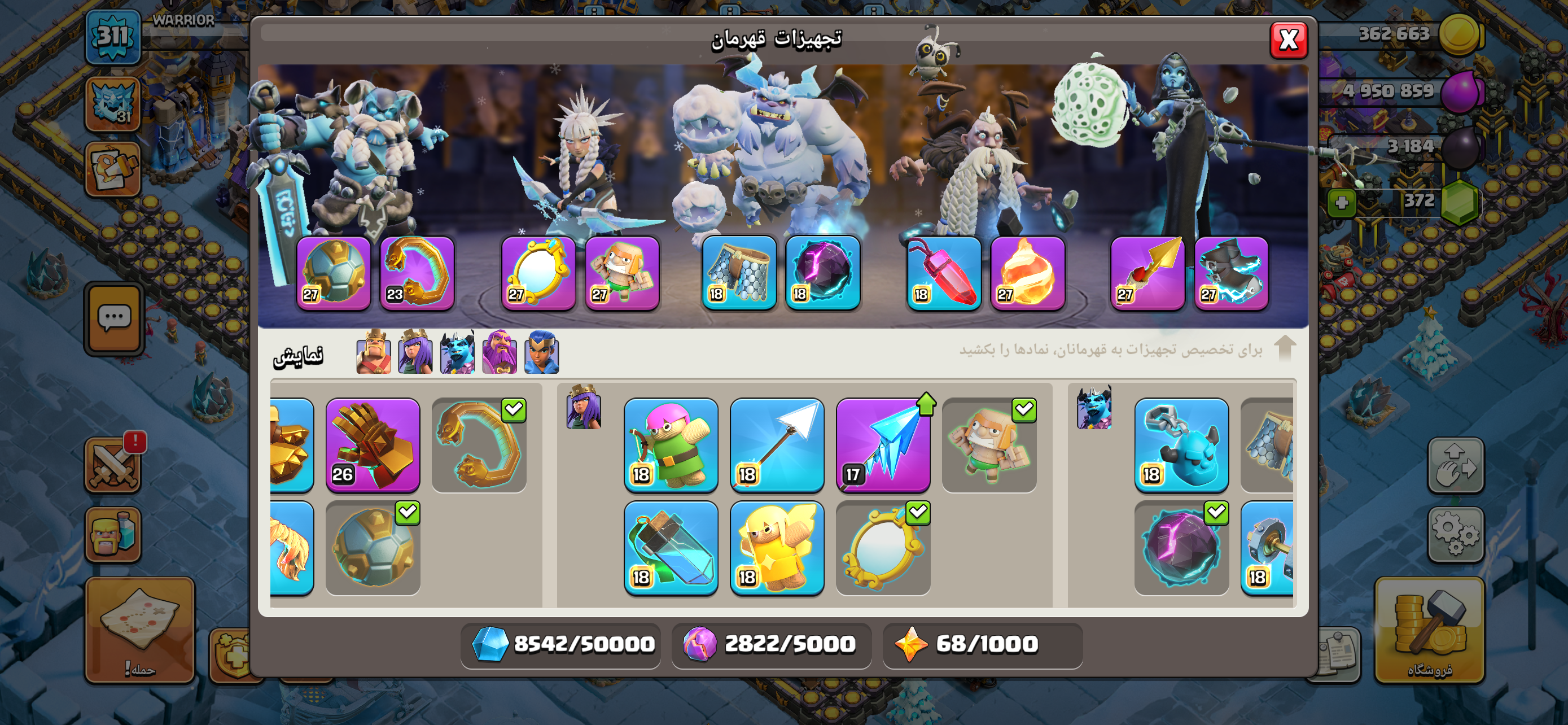Pick the level 18 Archer Puppet equipment
Image resolution: width=1568 pixels, height=725 pixels.
coord(671,445)
